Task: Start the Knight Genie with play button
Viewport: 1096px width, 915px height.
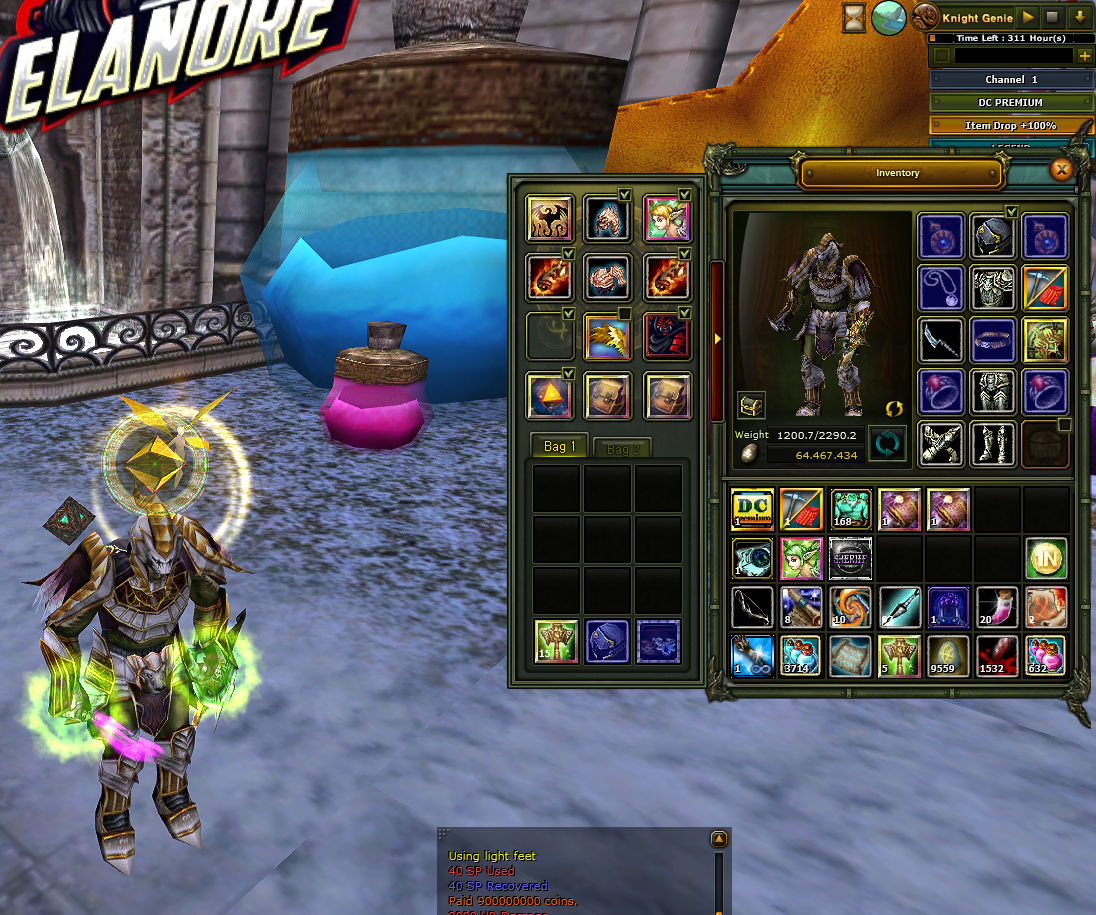Action: 1028,17
